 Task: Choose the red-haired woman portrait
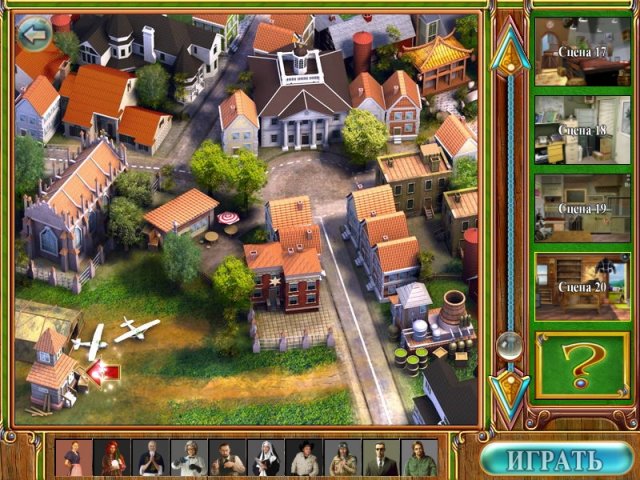coord(112,458)
